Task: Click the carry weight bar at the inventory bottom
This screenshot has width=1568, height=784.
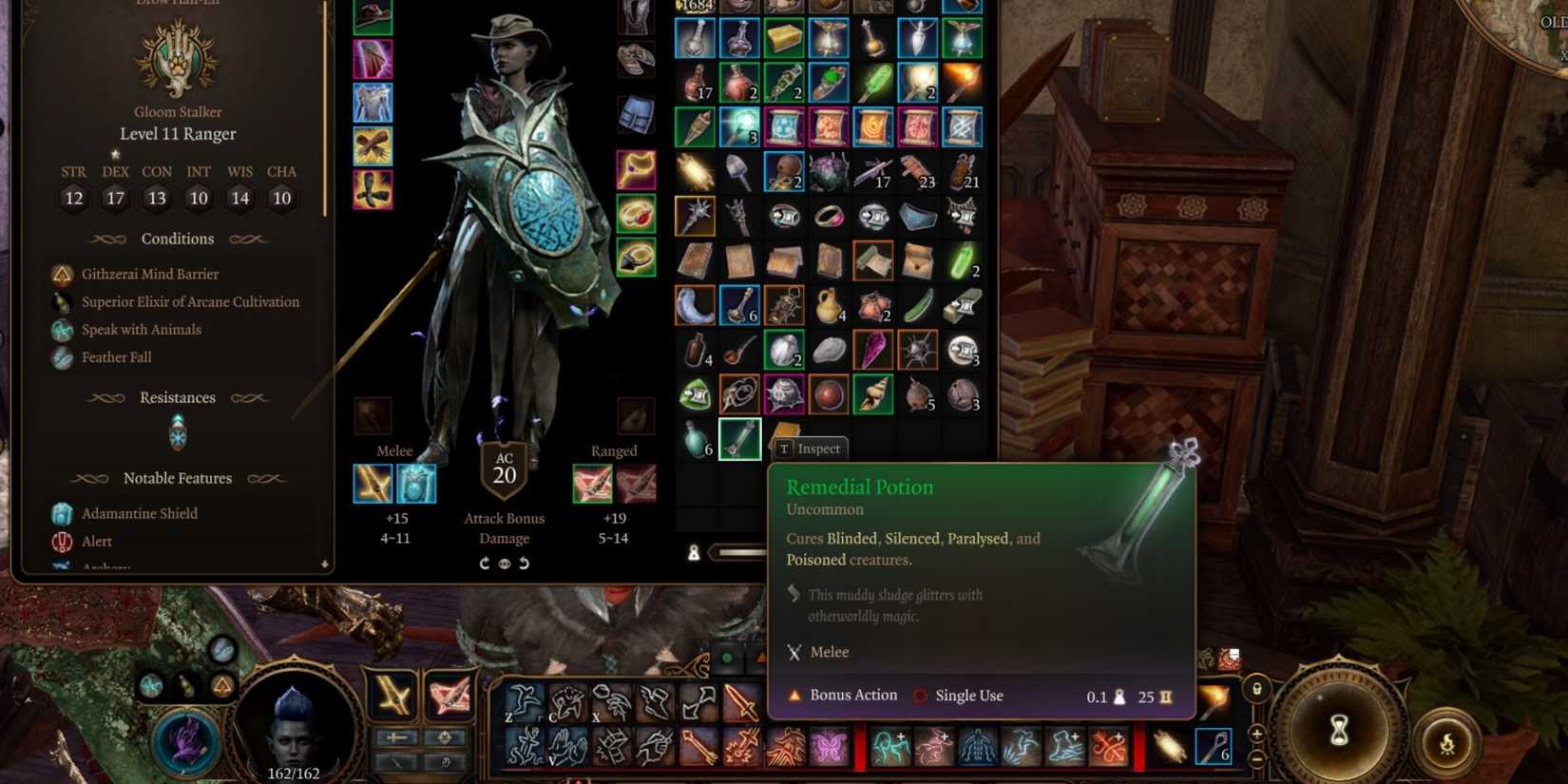Action: (x=751, y=551)
